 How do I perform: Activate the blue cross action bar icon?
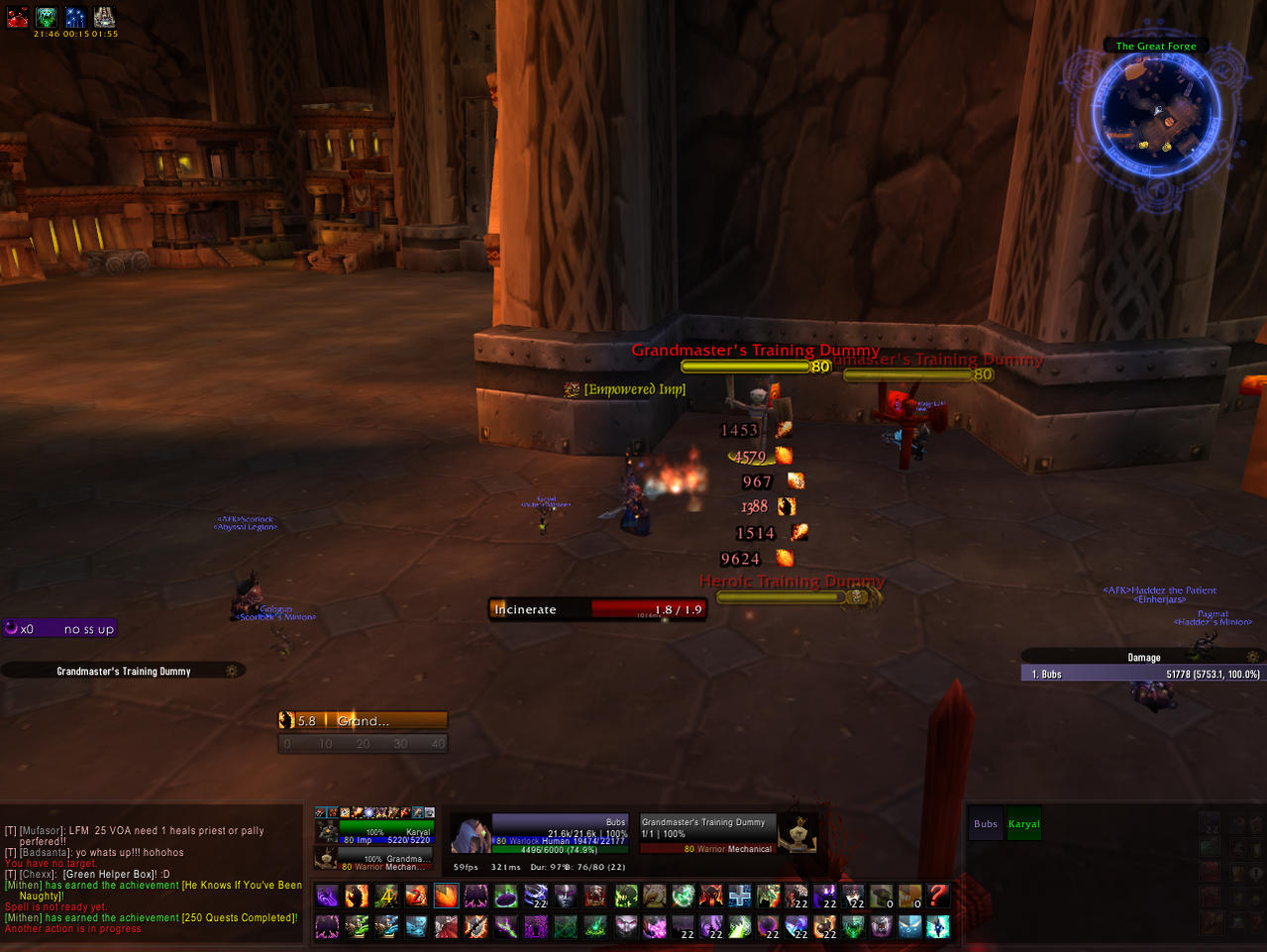coord(740,897)
